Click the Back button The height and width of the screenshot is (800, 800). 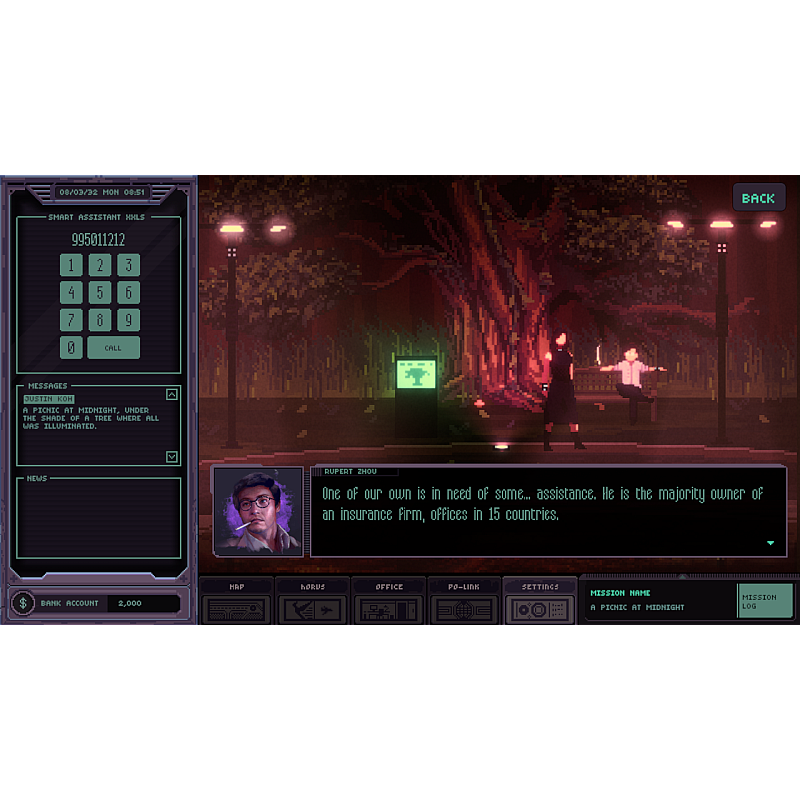point(758,198)
